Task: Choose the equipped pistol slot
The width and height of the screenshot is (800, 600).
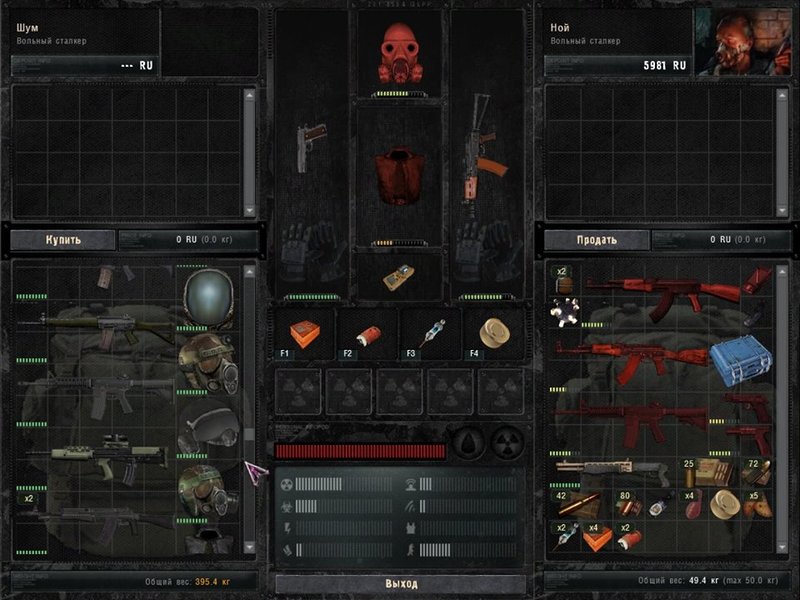Action: point(307,148)
